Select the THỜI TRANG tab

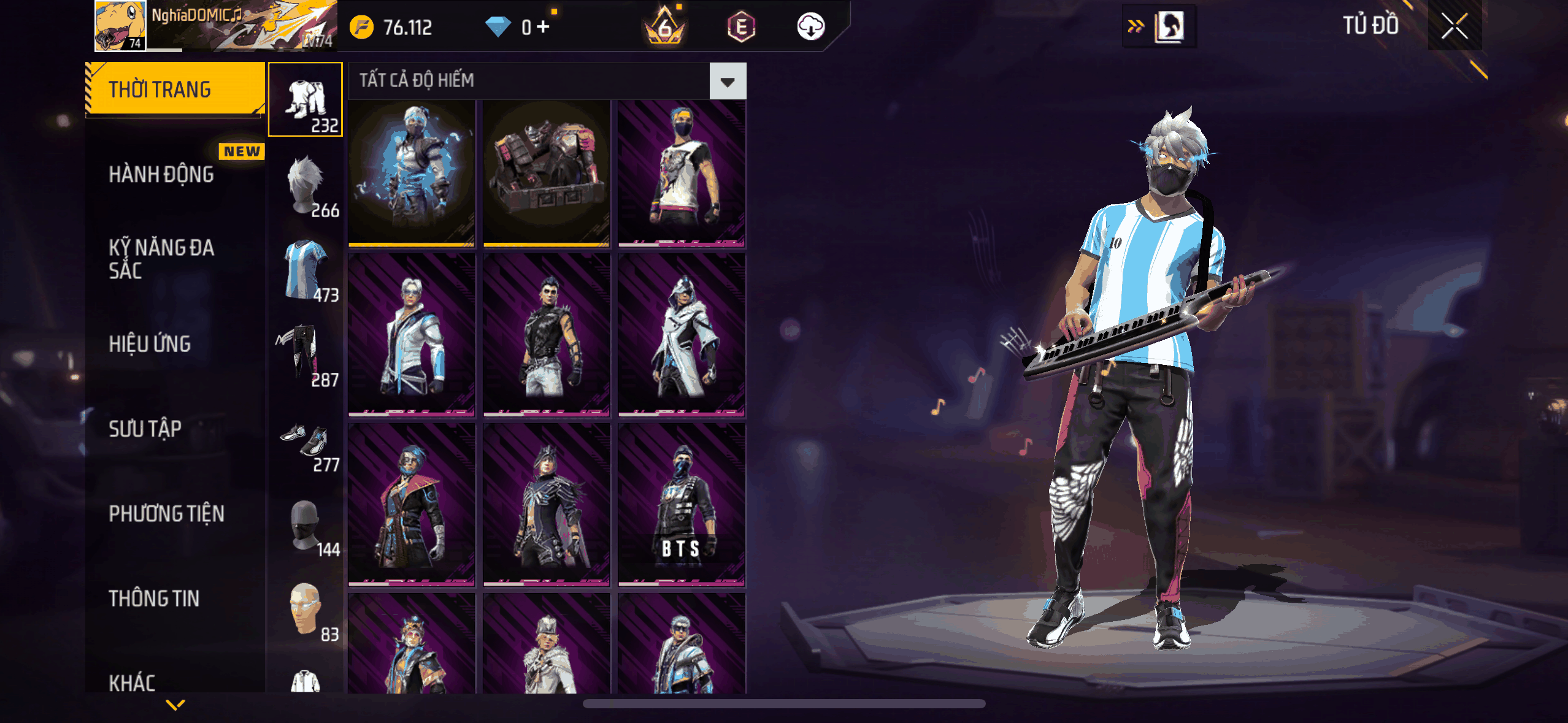pyautogui.click(x=175, y=90)
